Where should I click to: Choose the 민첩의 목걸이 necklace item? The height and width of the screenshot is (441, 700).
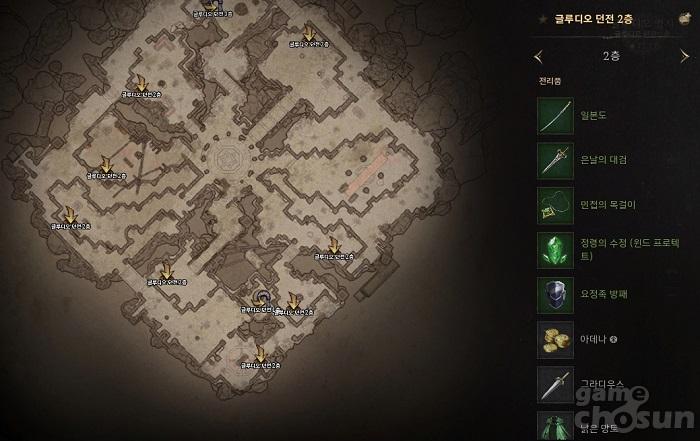pyautogui.click(x=555, y=204)
